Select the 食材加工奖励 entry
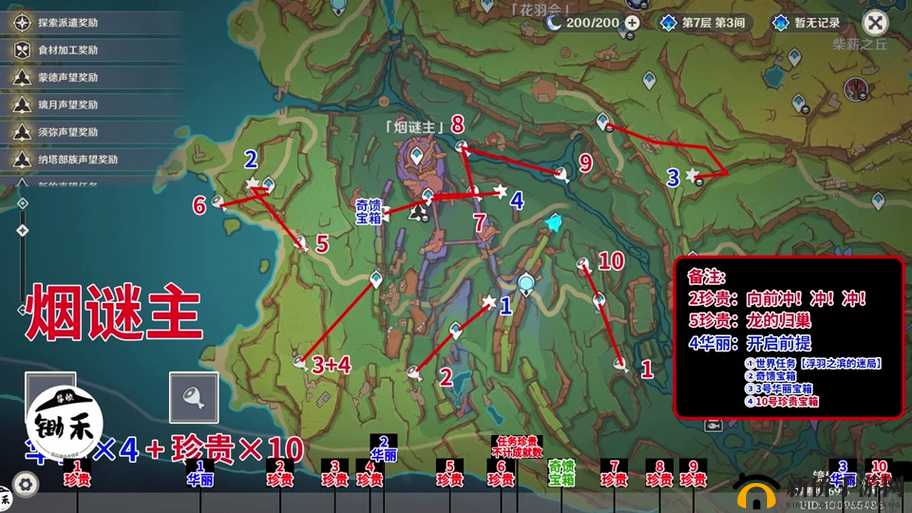Viewport: 912px width, 513px height. [x=70, y=49]
